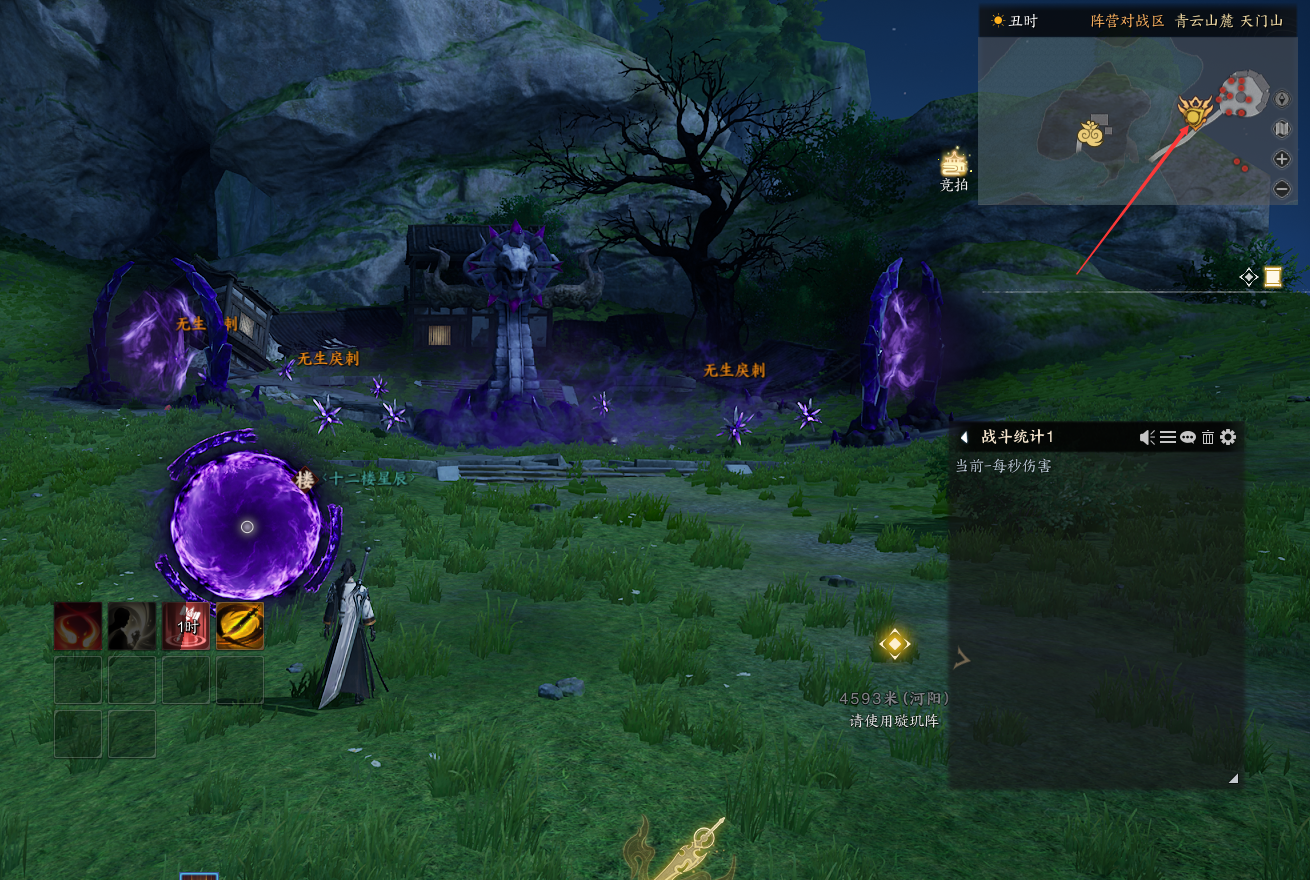Click the white diamond icon beside the scroll
The width and height of the screenshot is (1310, 880).
click(1249, 278)
